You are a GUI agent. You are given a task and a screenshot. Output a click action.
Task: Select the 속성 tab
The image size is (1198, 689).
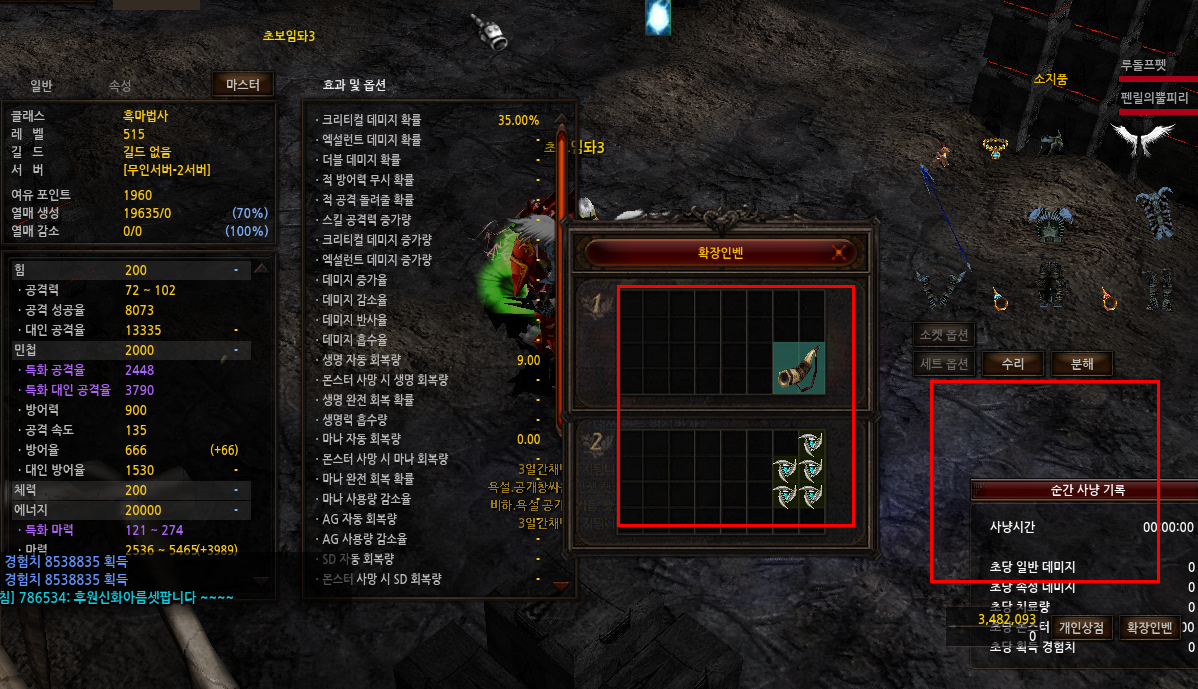120,86
